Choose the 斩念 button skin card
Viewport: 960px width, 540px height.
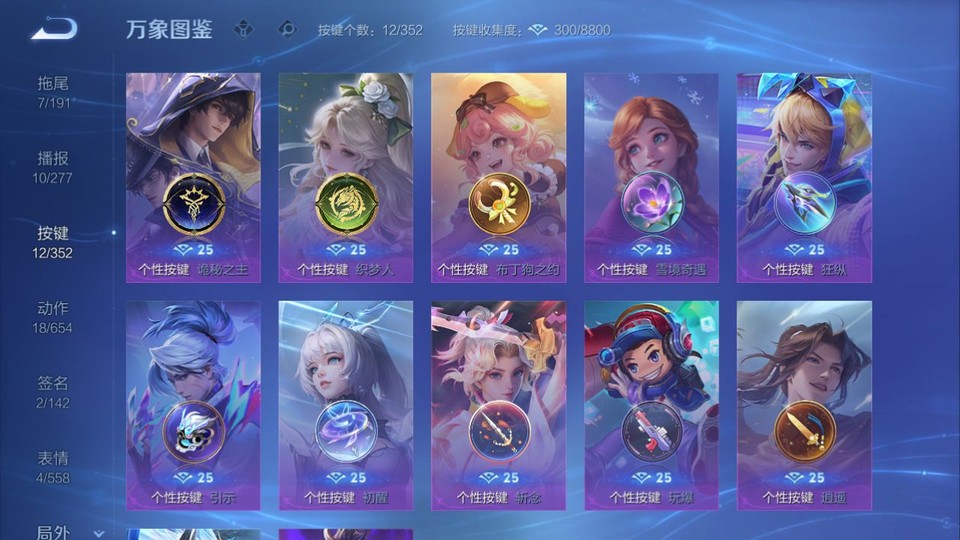498,406
